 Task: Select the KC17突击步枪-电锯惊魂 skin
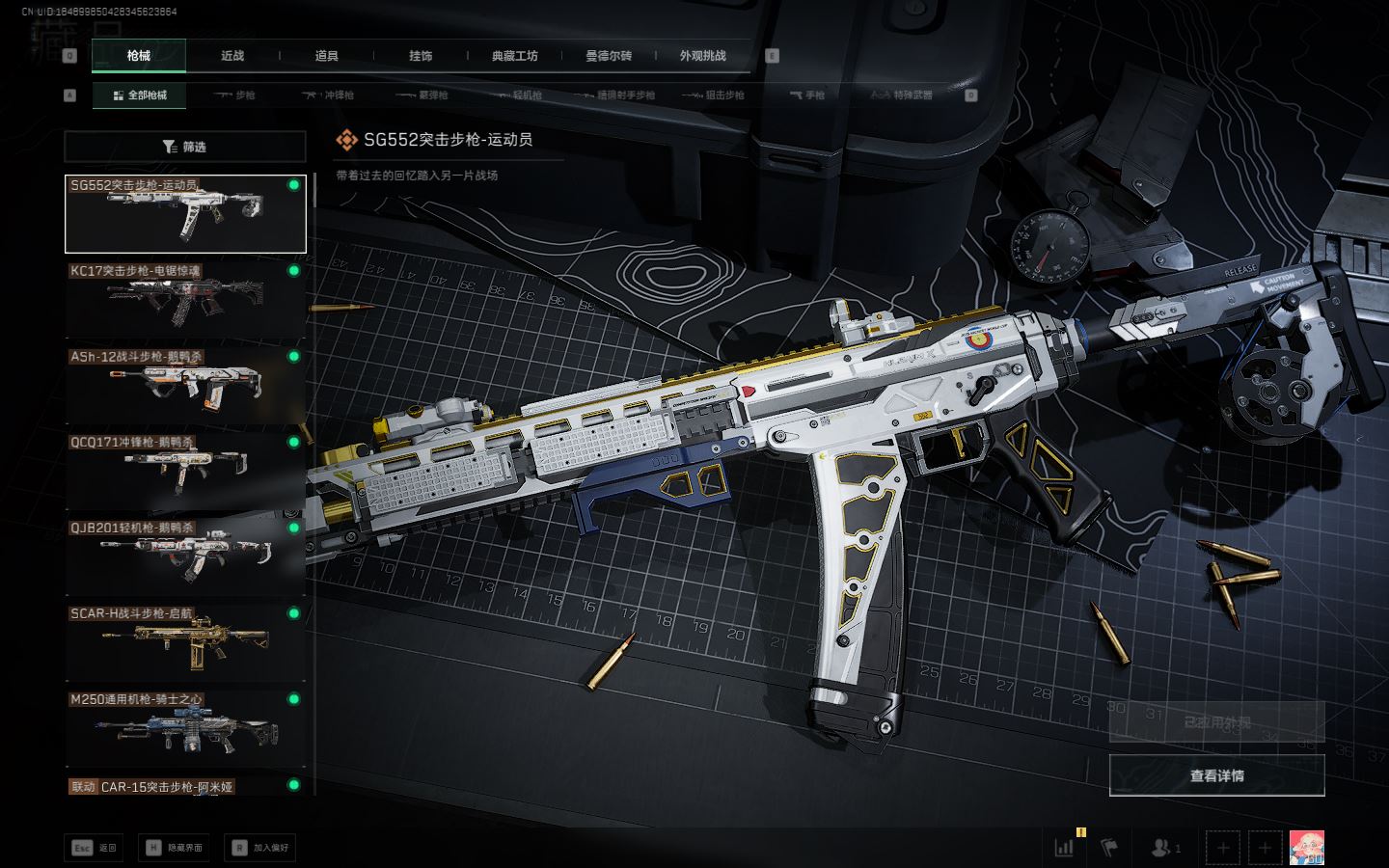185,299
